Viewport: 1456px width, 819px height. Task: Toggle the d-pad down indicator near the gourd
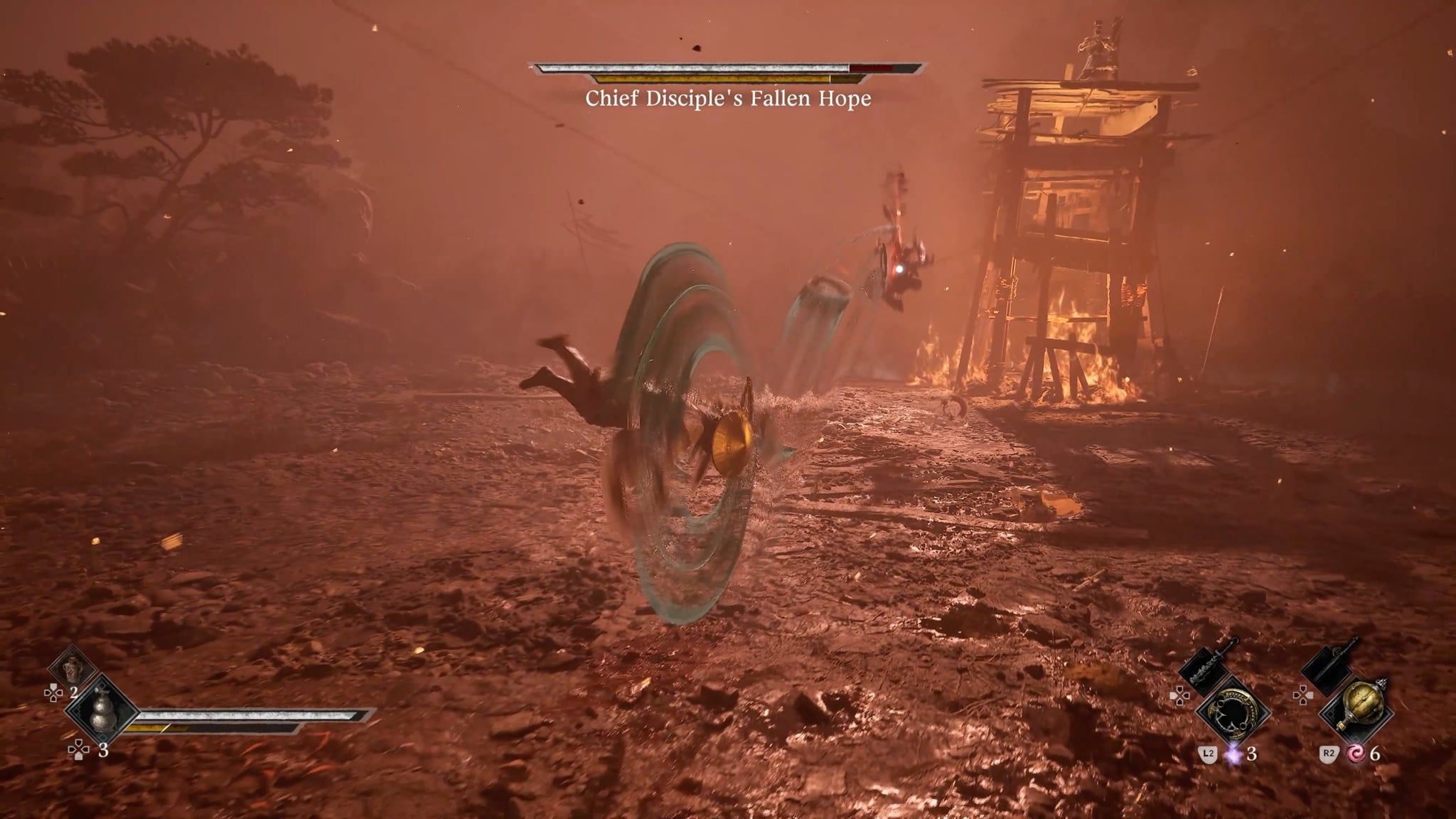point(78,749)
